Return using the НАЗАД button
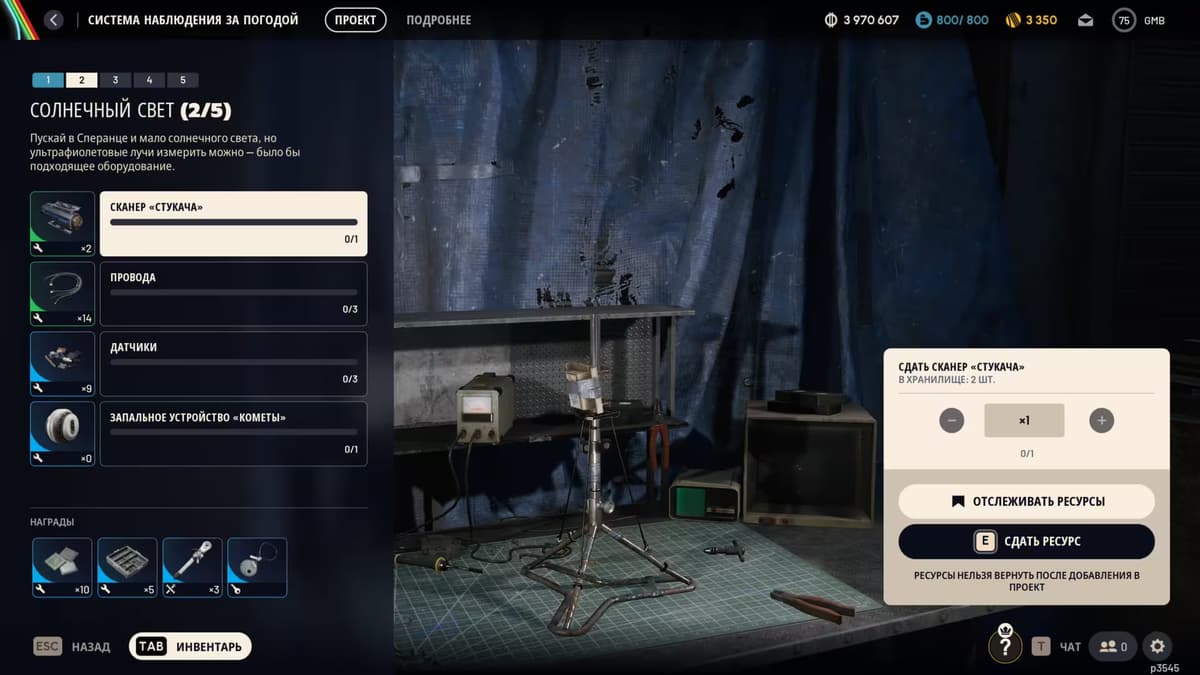The width and height of the screenshot is (1200, 675). [72, 647]
